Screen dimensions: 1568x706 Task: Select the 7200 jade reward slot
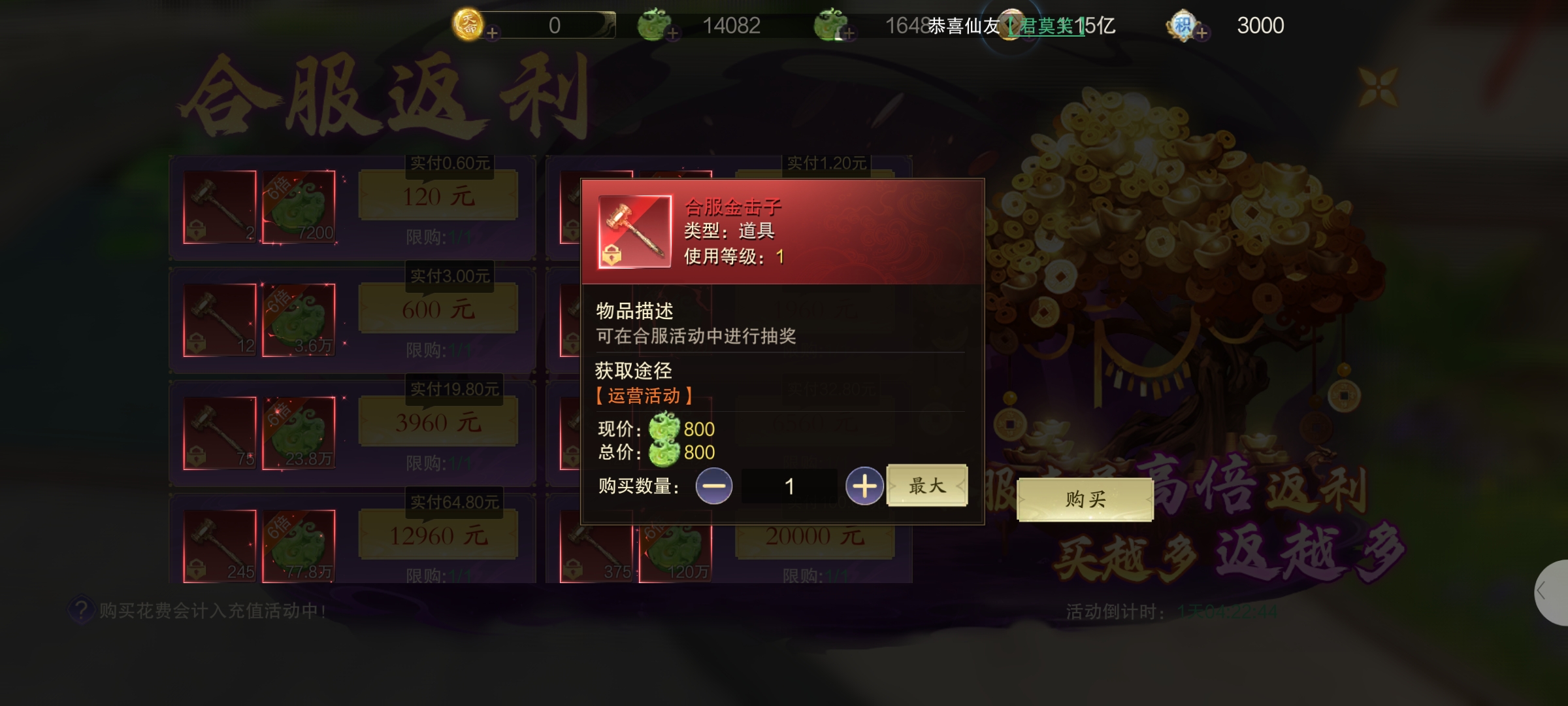(299, 207)
